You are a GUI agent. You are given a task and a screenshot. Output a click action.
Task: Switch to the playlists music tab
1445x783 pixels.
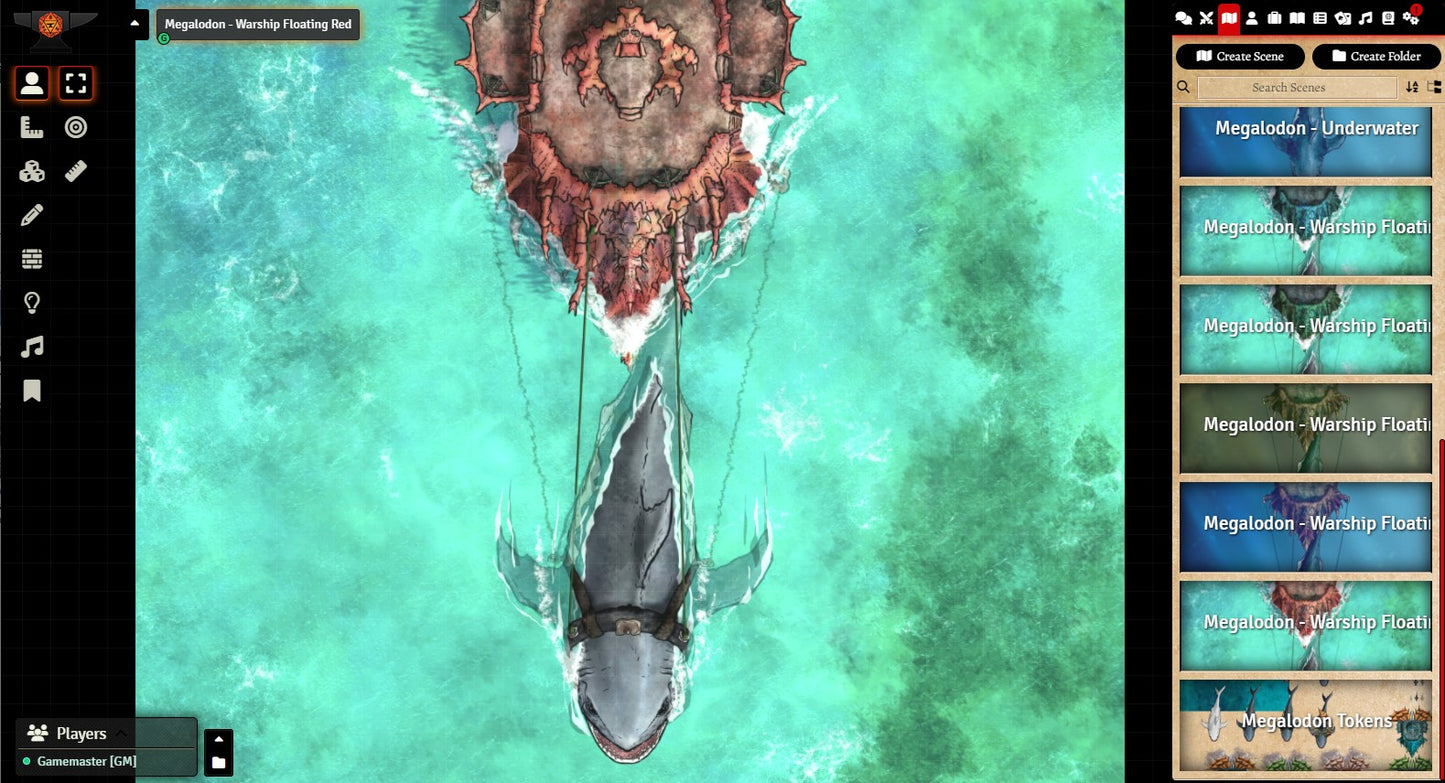[x=1366, y=18]
